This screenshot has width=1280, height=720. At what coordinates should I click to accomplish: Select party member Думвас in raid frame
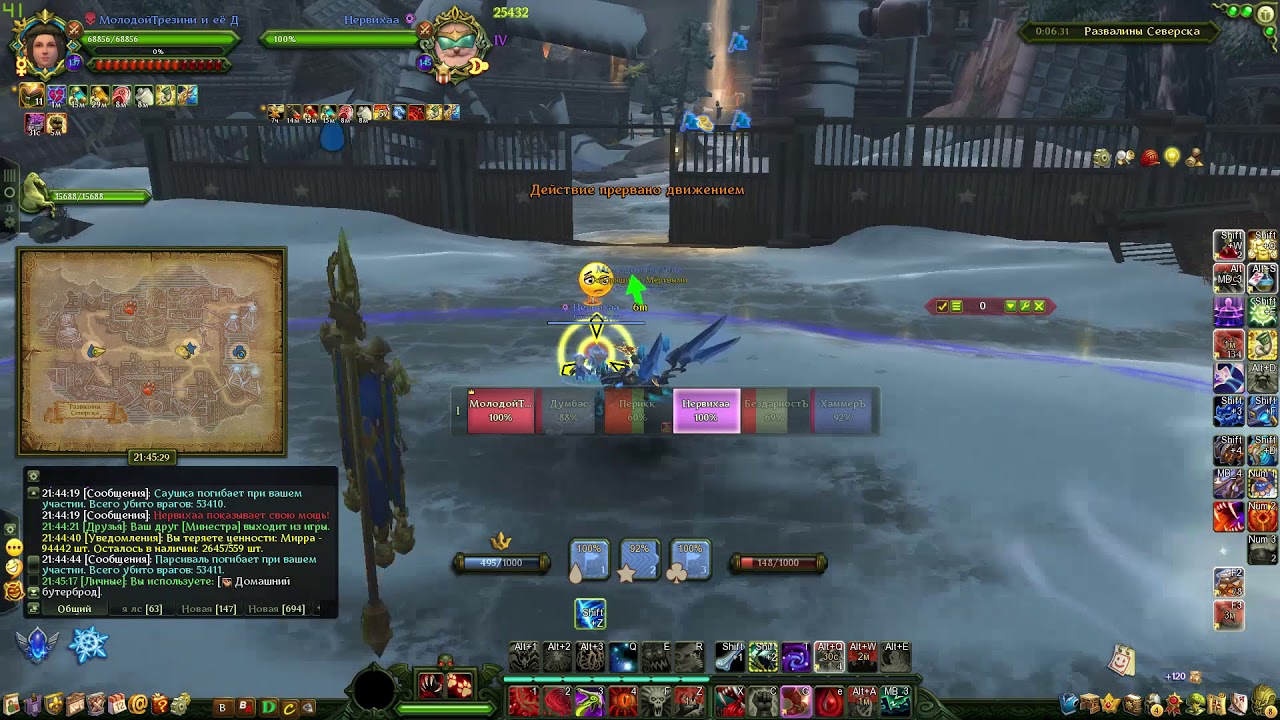pos(569,411)
